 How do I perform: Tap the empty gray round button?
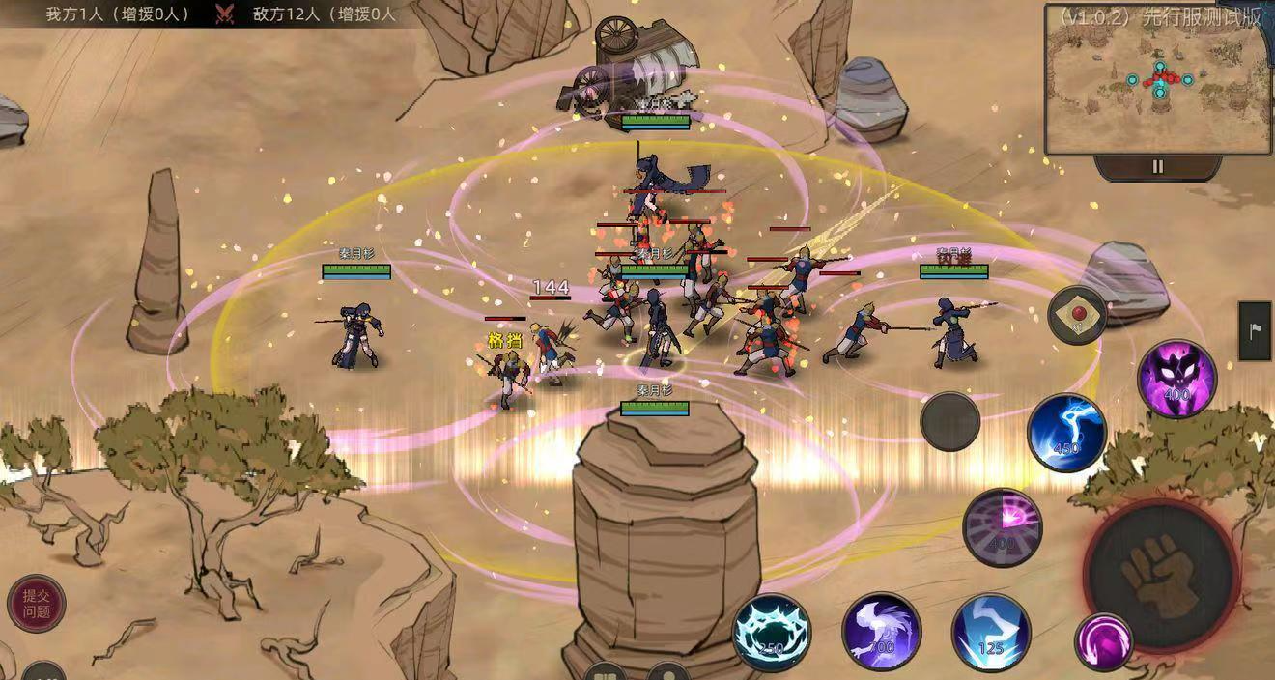pyautogui.click(x=950, y=421)
